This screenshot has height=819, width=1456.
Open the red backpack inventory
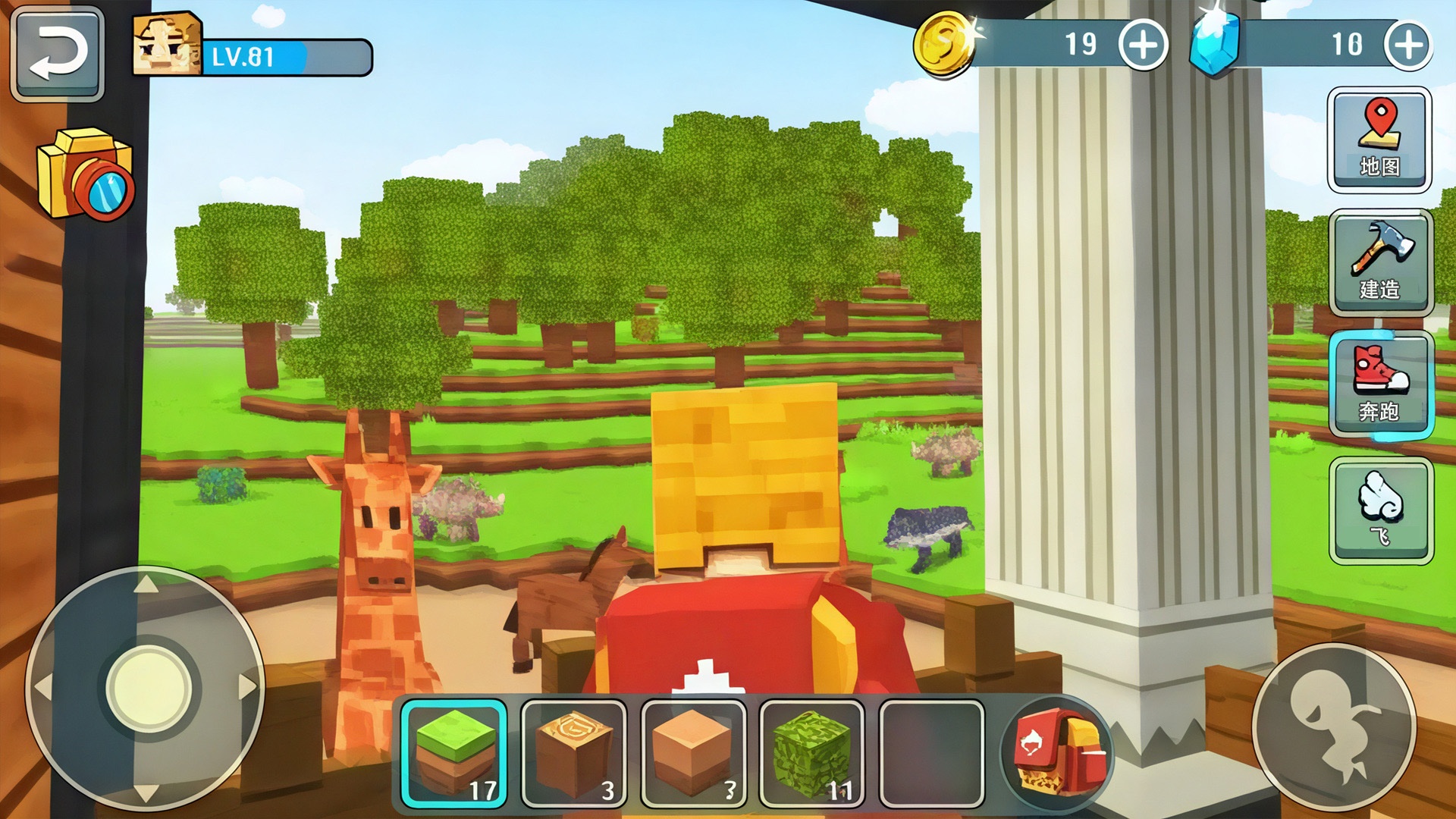point(1056,752)
